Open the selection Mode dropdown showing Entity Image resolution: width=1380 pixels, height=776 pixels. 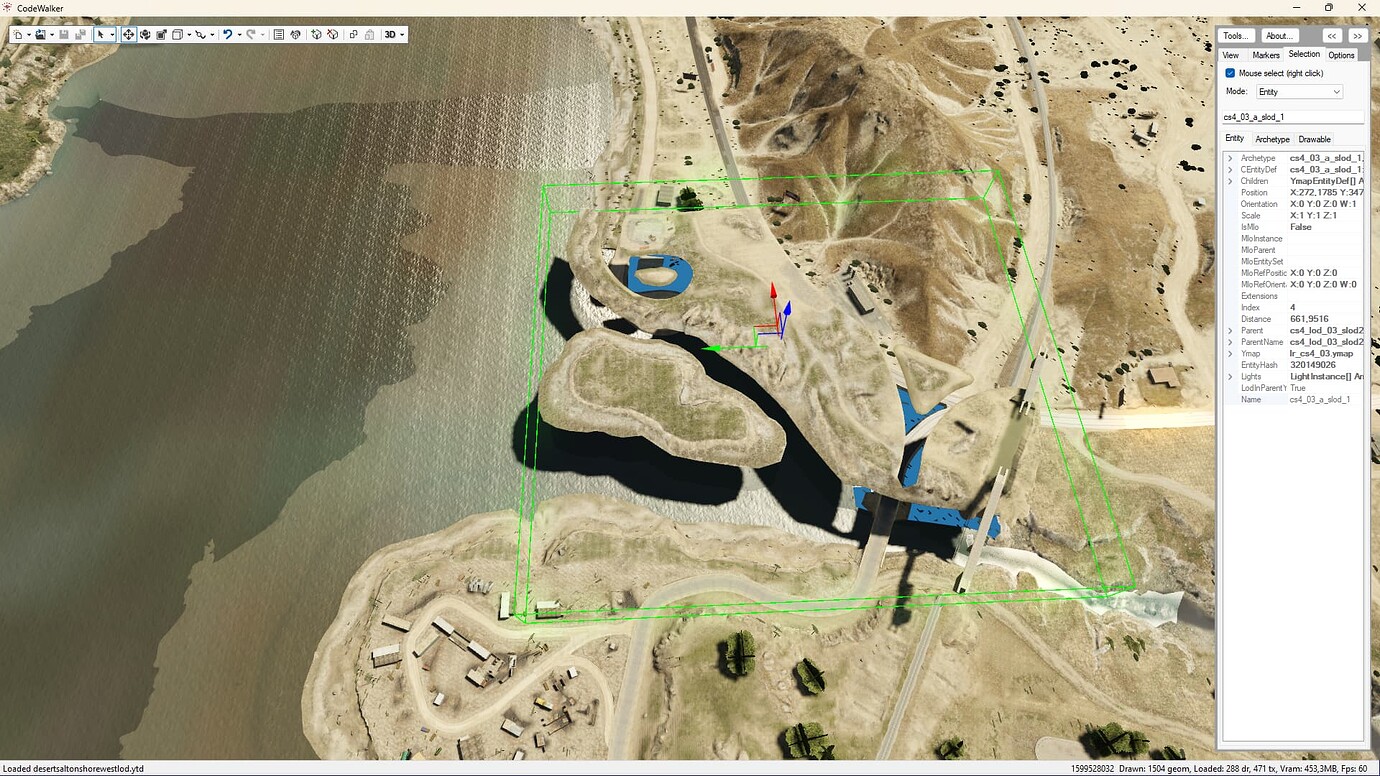[1298, 91]
